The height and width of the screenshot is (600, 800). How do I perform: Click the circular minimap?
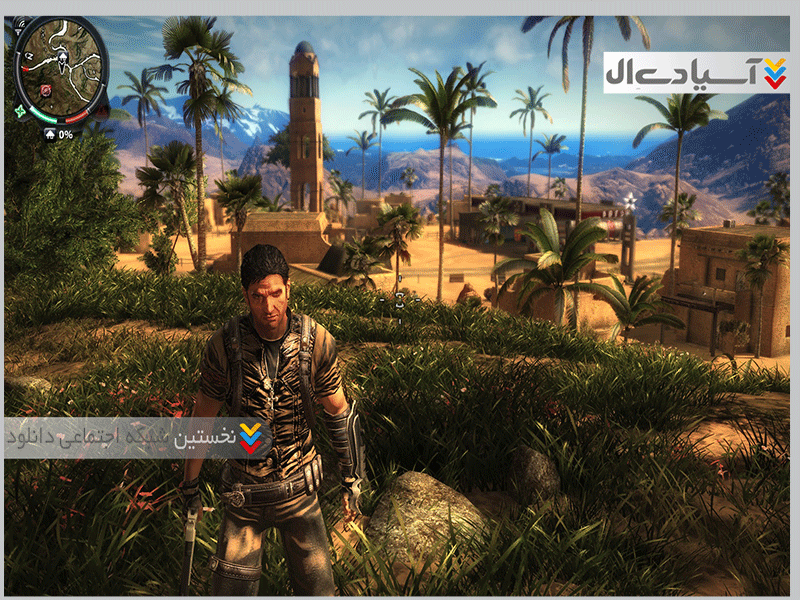(x=60, y=68)
